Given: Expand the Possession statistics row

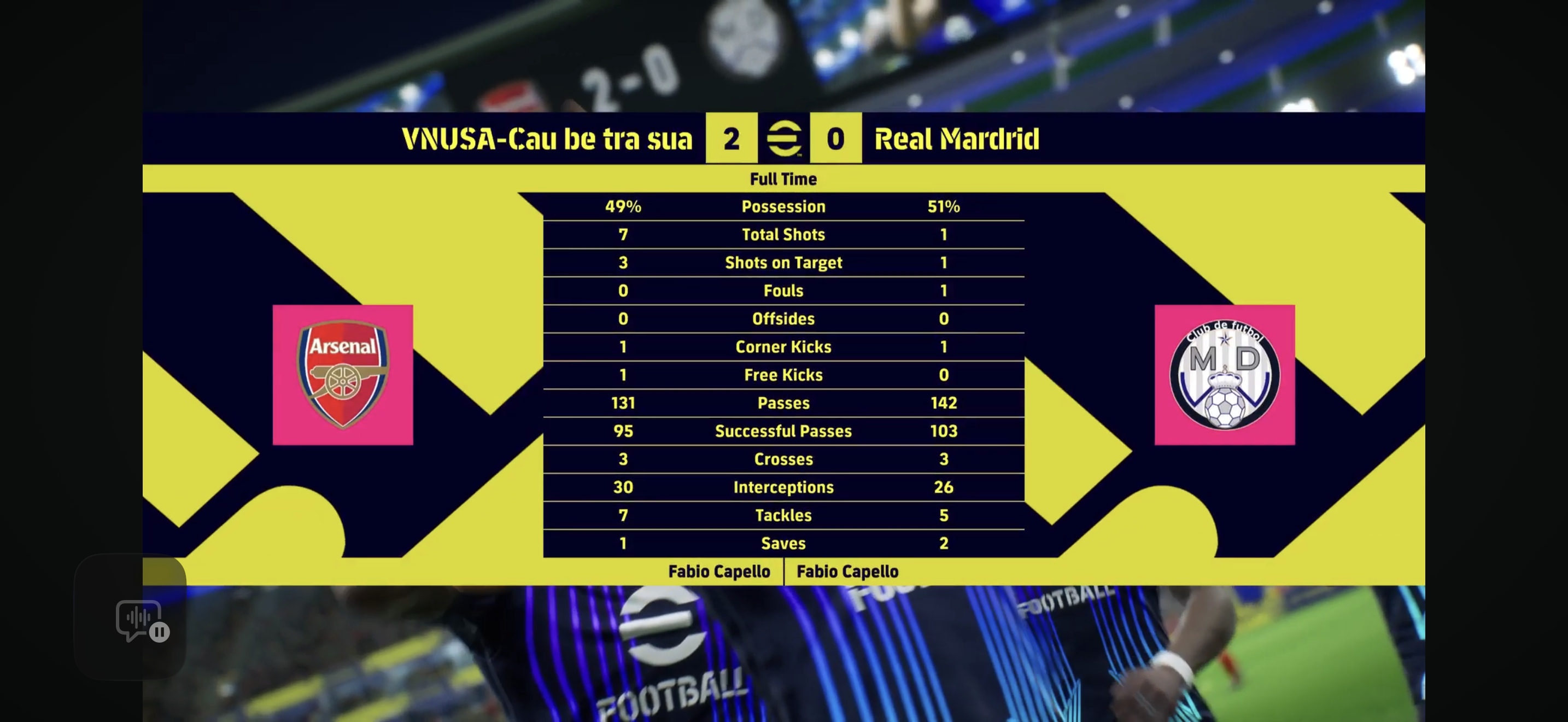Looking at the screenshot, I should [x=783, y=206].
